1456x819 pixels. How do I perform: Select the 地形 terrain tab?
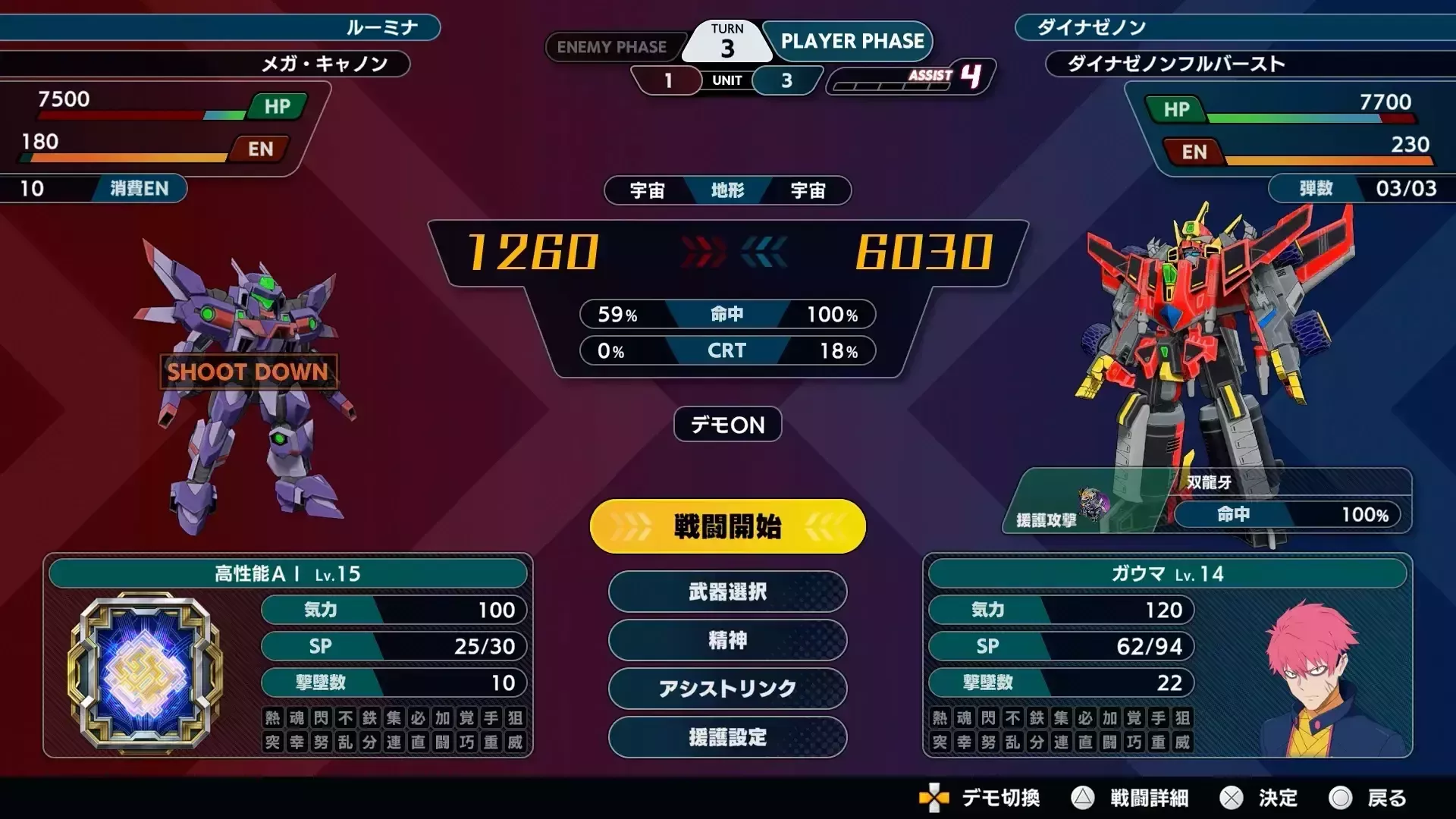pos(726,191)
